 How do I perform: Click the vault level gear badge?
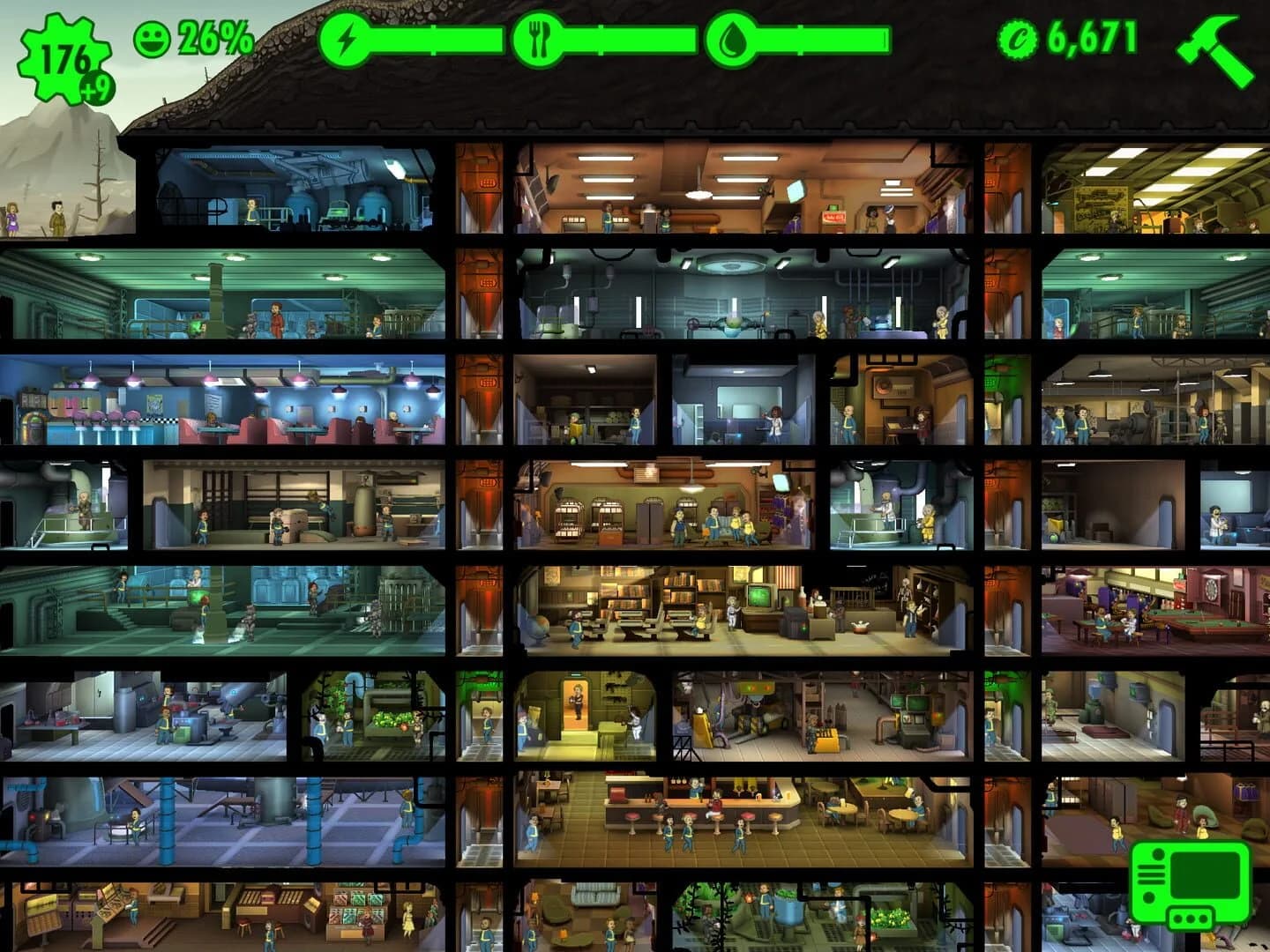click(62, 48)
